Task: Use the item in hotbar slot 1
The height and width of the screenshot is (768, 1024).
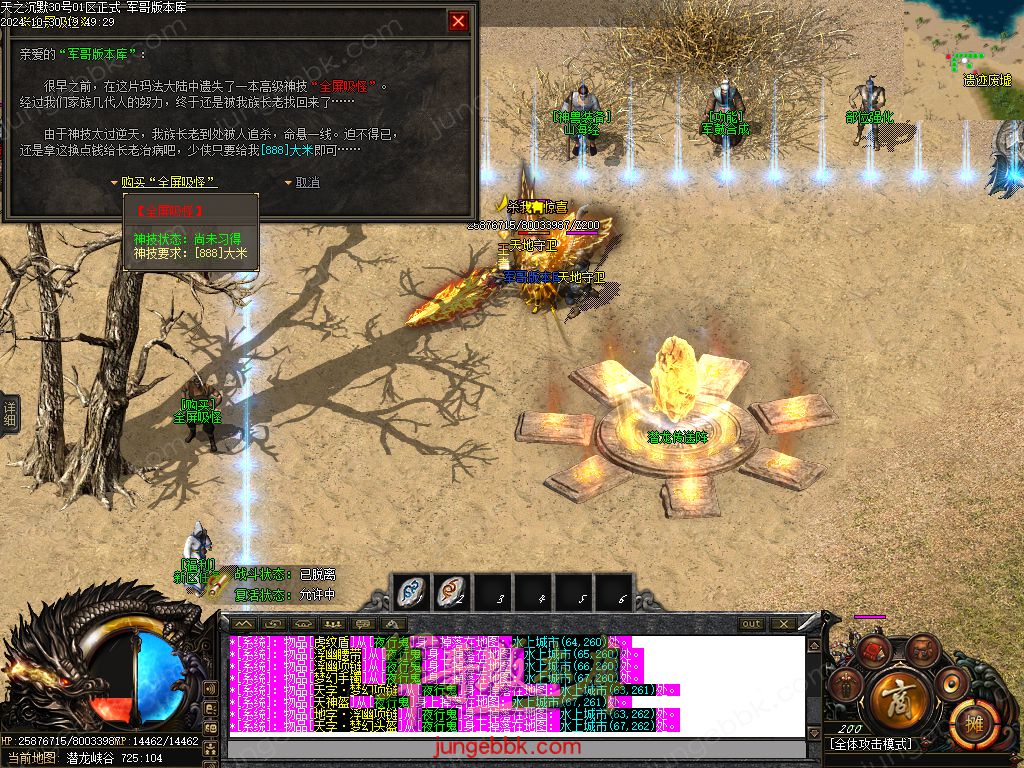Action: (411, 592)
